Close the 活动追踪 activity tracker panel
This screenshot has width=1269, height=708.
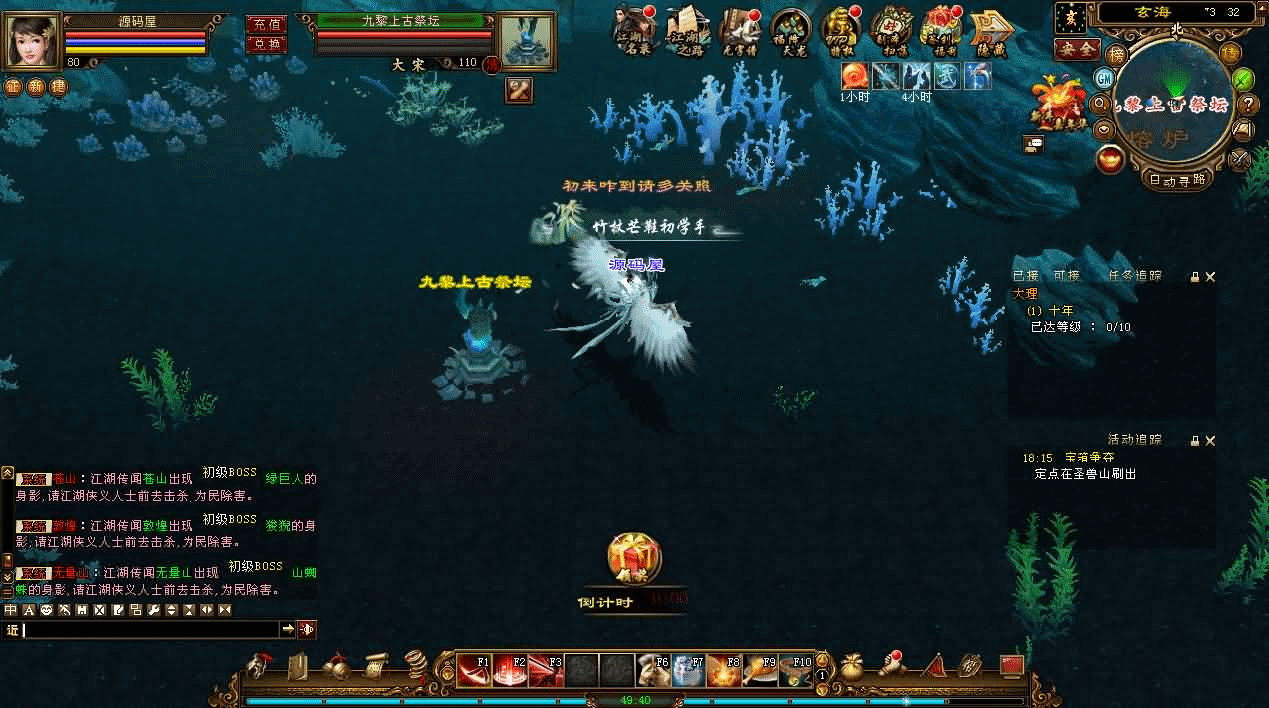click(x=1210, y=440)
